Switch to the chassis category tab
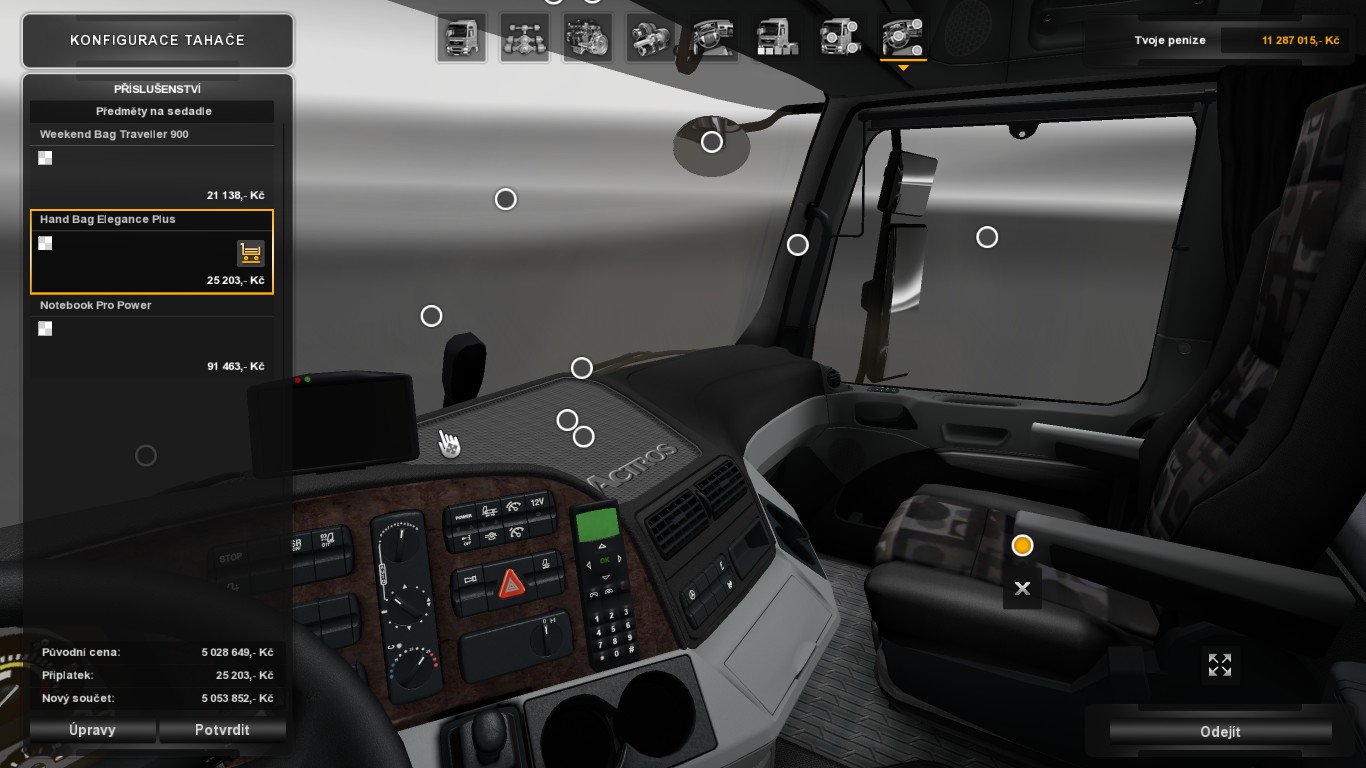Screen dimensions: 1366x768 [x=525, y=38]
